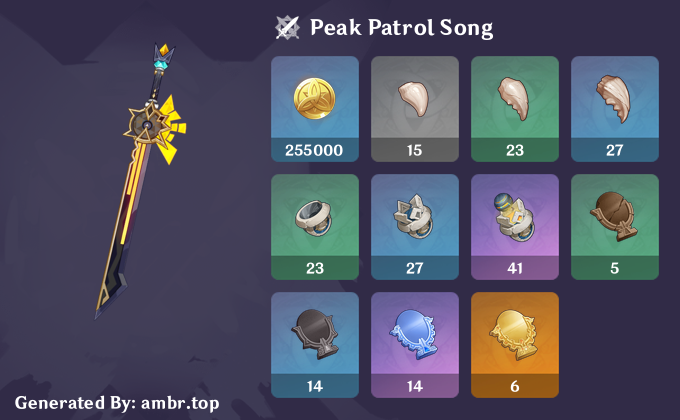Select the purple ring material with count 41
The image size is (680, 420).
point(515,226)
